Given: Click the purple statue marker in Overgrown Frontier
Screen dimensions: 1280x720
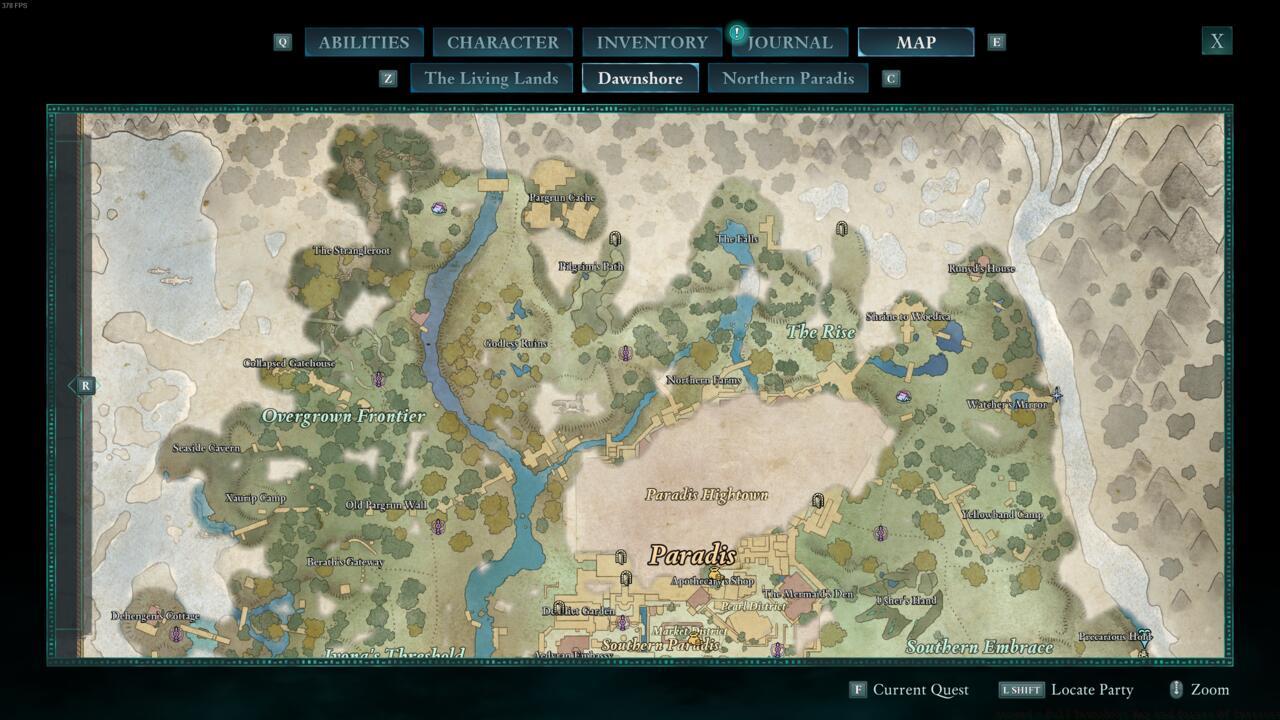Looking at the screenshot, I should 378,379.
